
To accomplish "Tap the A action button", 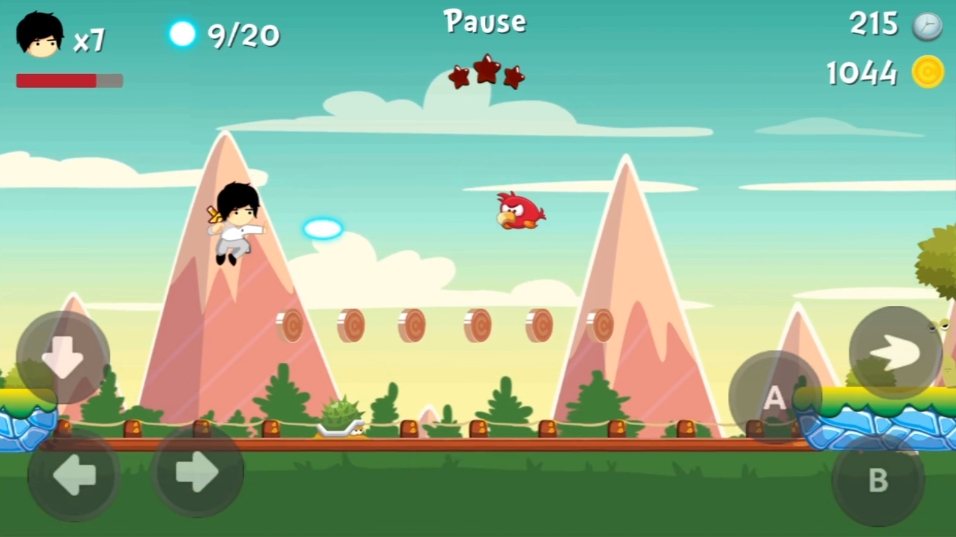I will pos(775,398).
